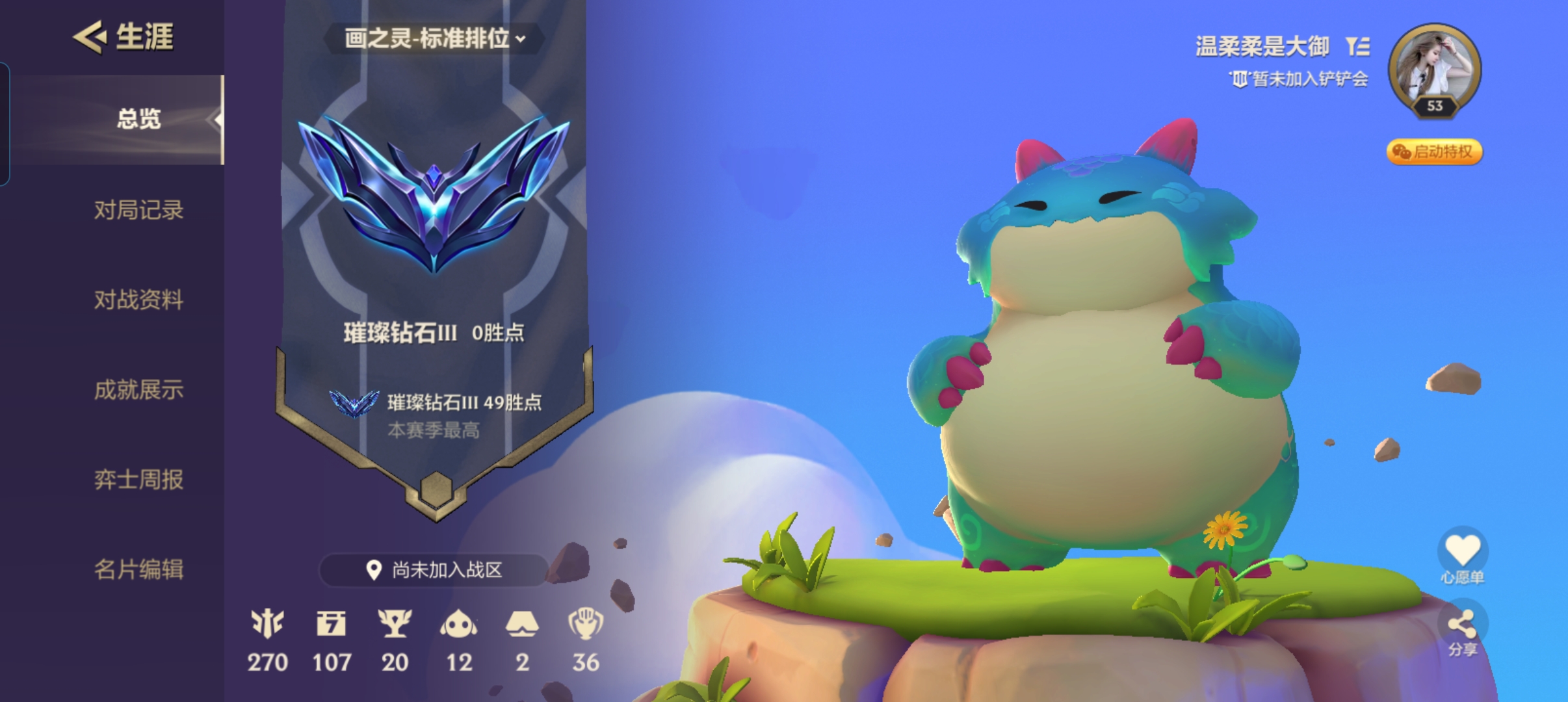Go back using the 生涯 arrow
This screenshot has width=1568, height=702.
point(90,36)
